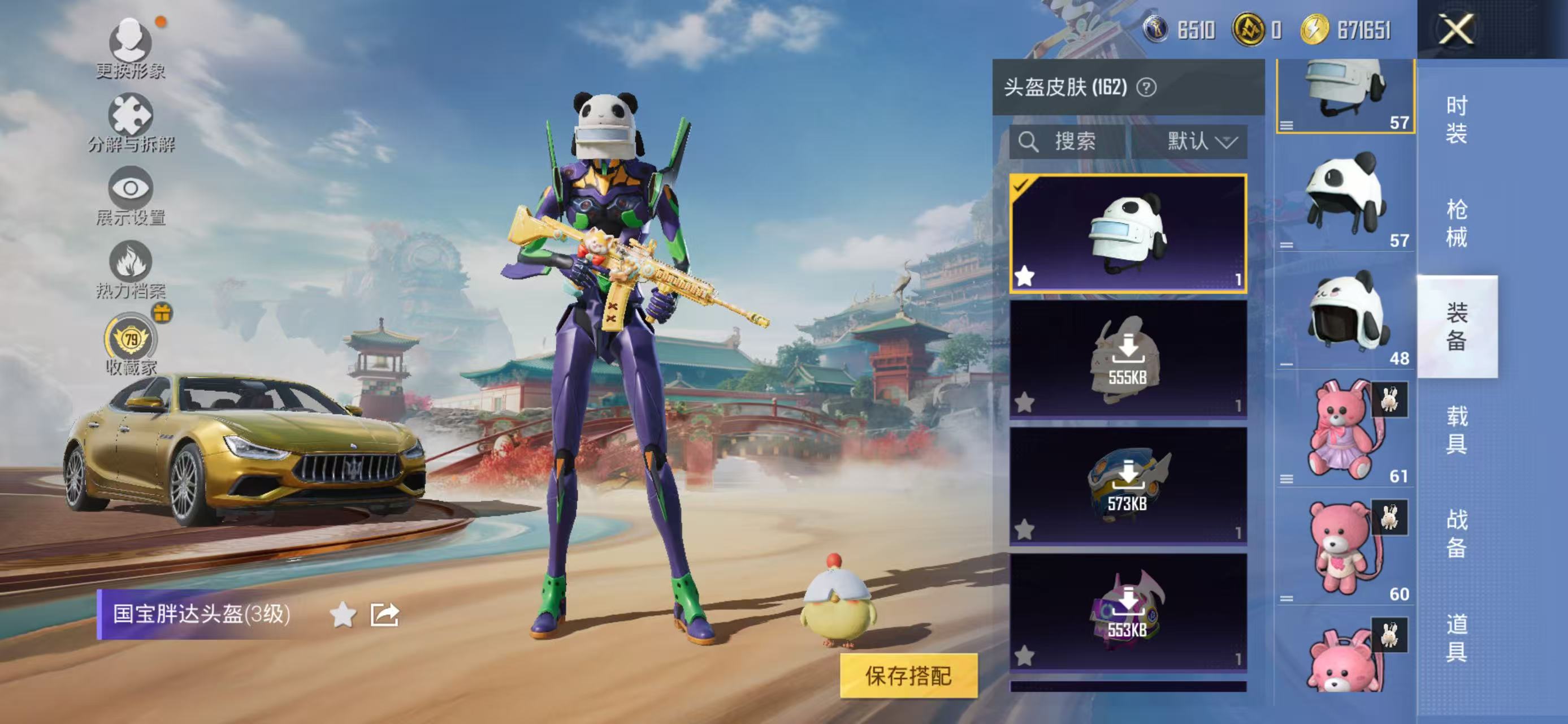Click the 保存搭配 save outfit button
Screen dimensions: 1568x724
click(x=908, y=675)
